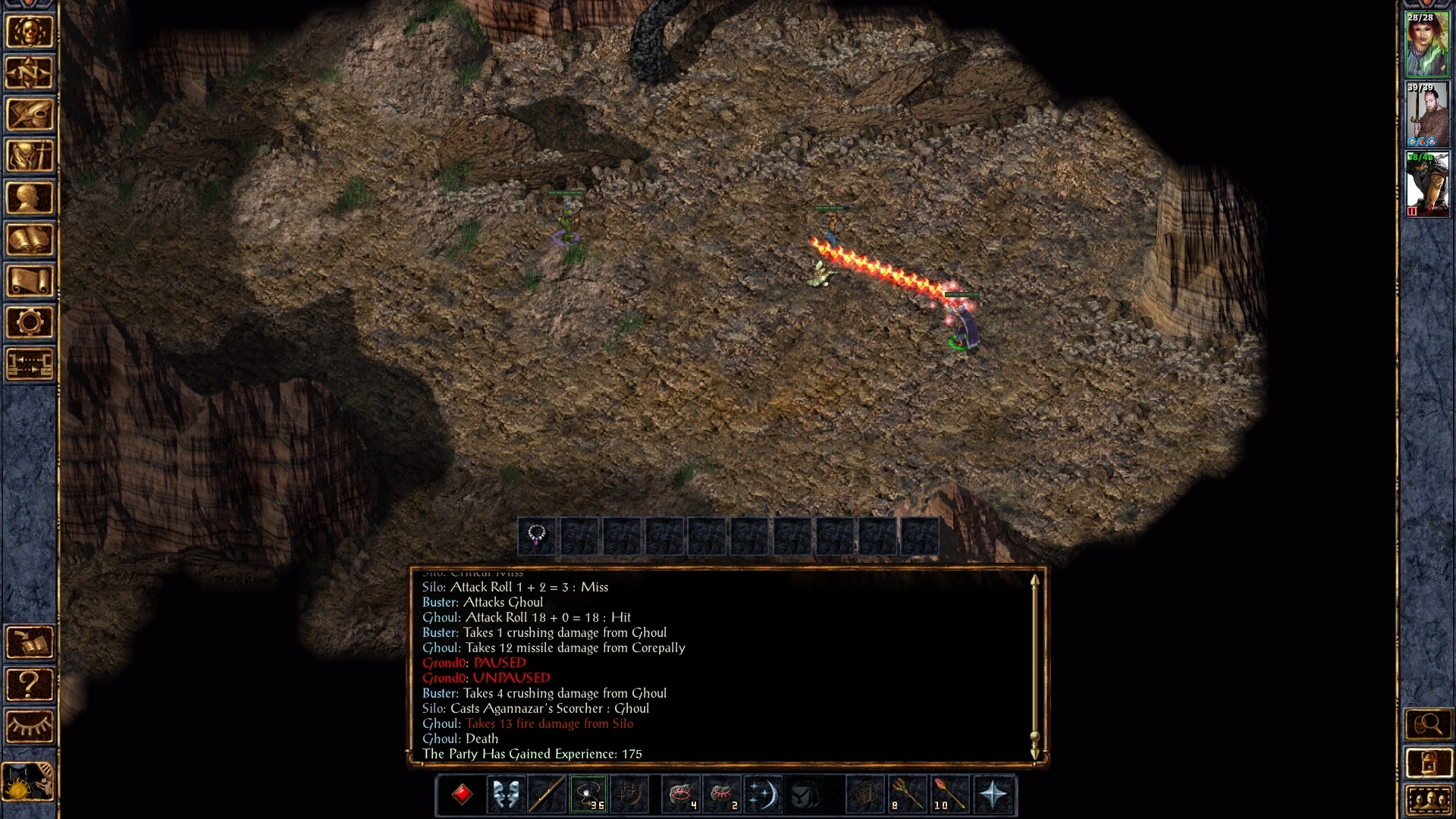Open special abilities star button
Screen dimensions: 1456x819
click(x=993, y=795)
